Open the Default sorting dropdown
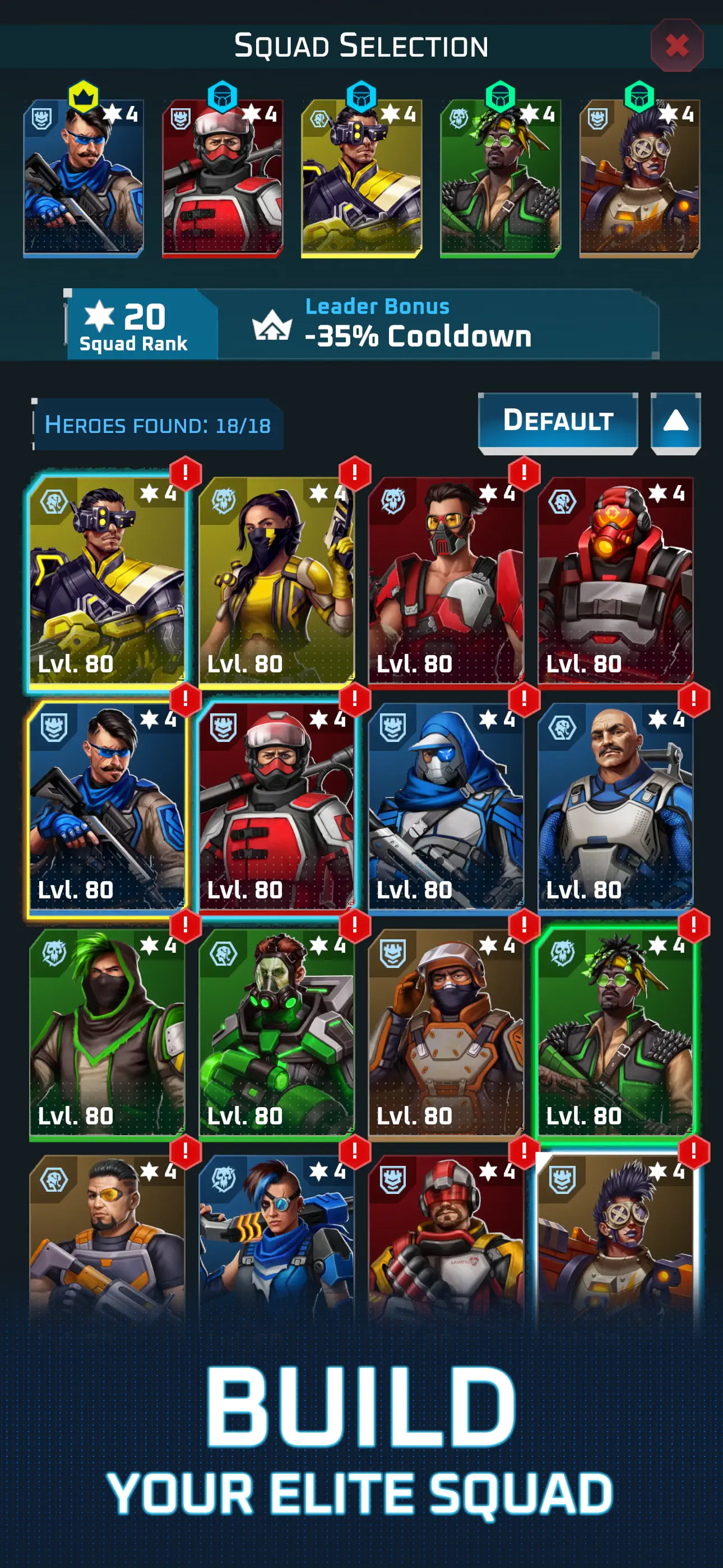The width and height of the screenshot is (723, 1568). [x=558, y=419]
